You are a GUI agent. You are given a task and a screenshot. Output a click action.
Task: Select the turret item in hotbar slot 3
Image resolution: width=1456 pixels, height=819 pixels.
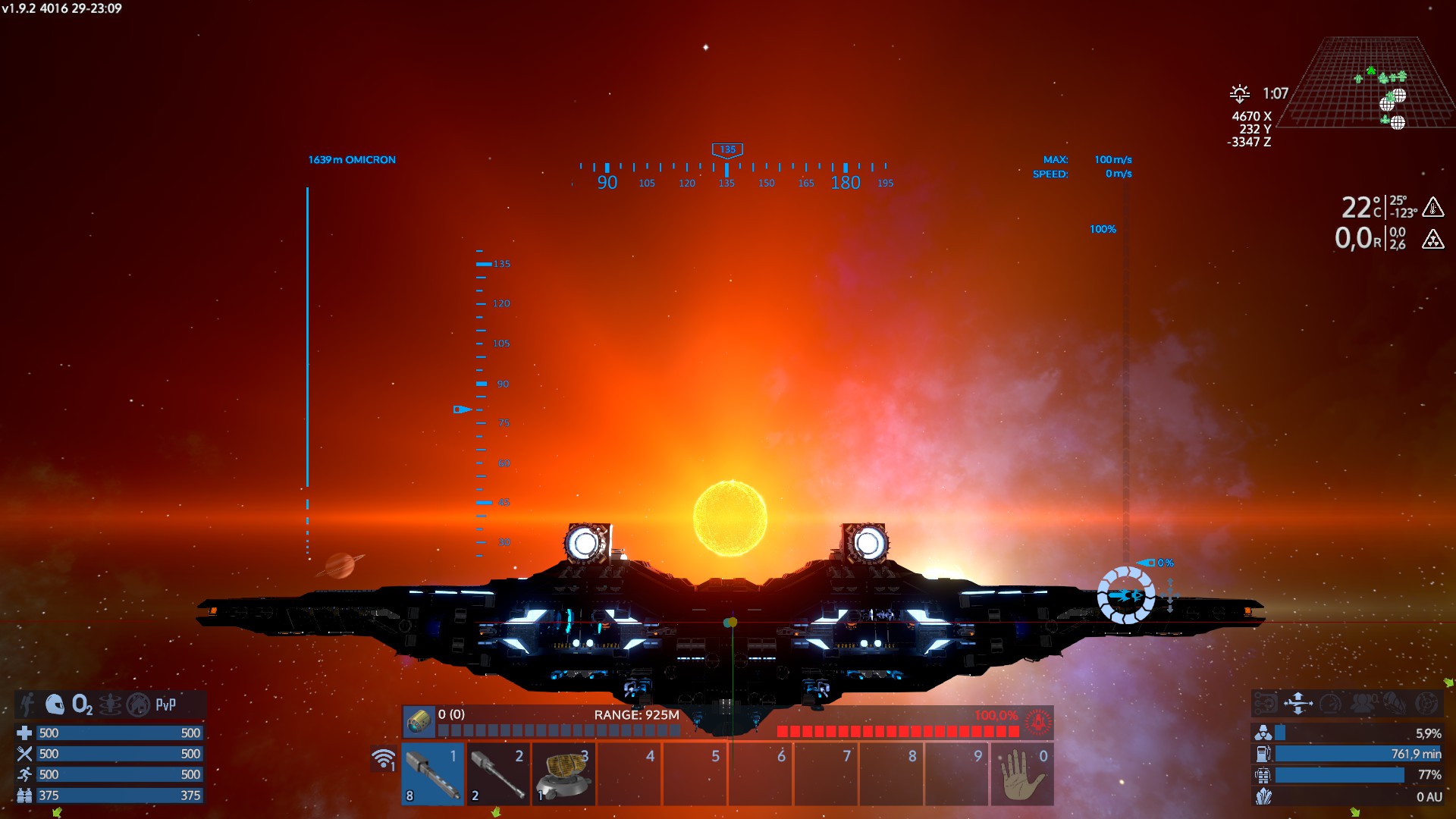(x=563, y=774)
